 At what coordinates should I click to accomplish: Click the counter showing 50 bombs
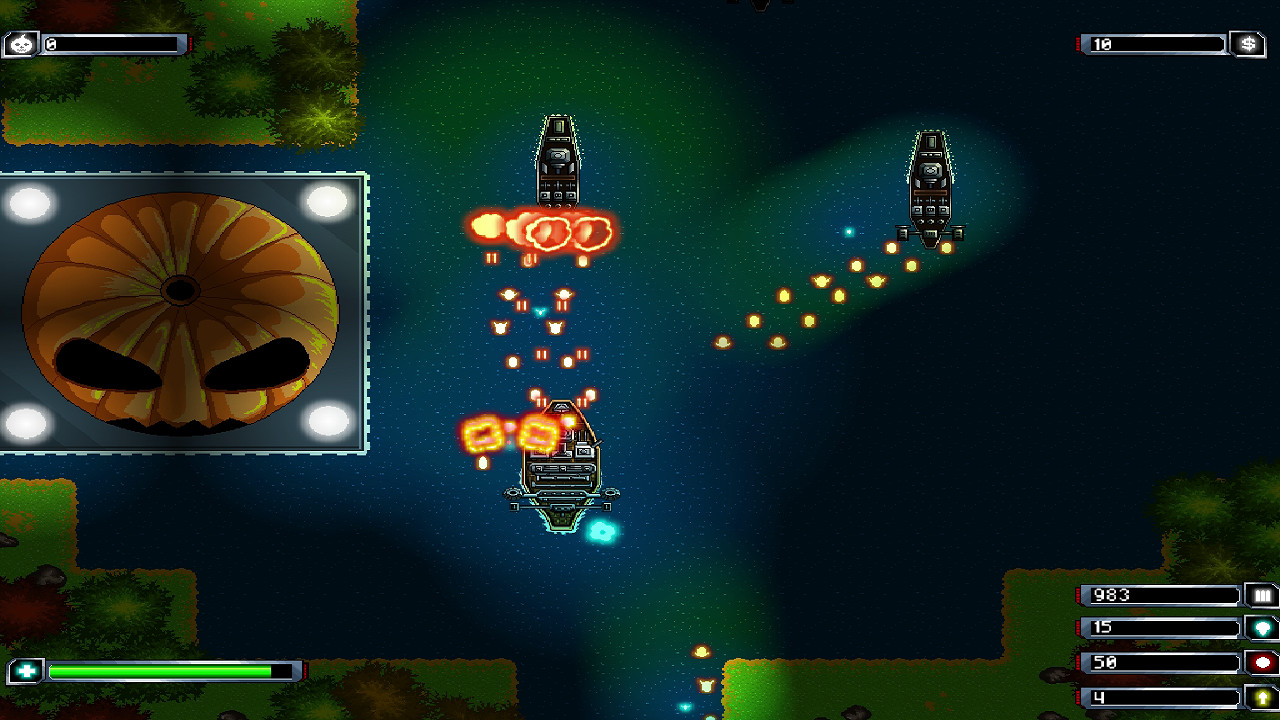point(1160,660)
